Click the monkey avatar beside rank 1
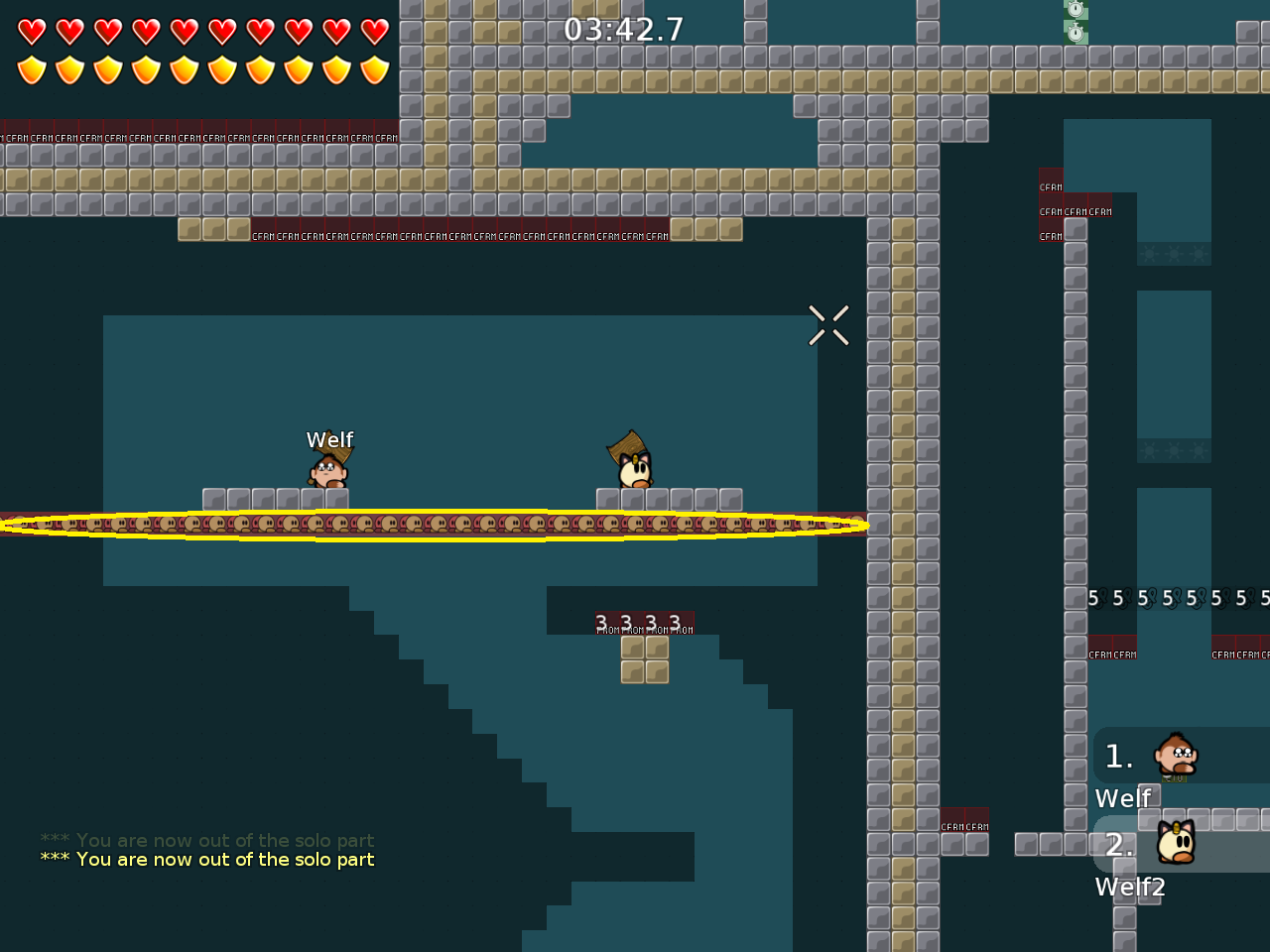Screen dimensions: 1270x952 1175,756
